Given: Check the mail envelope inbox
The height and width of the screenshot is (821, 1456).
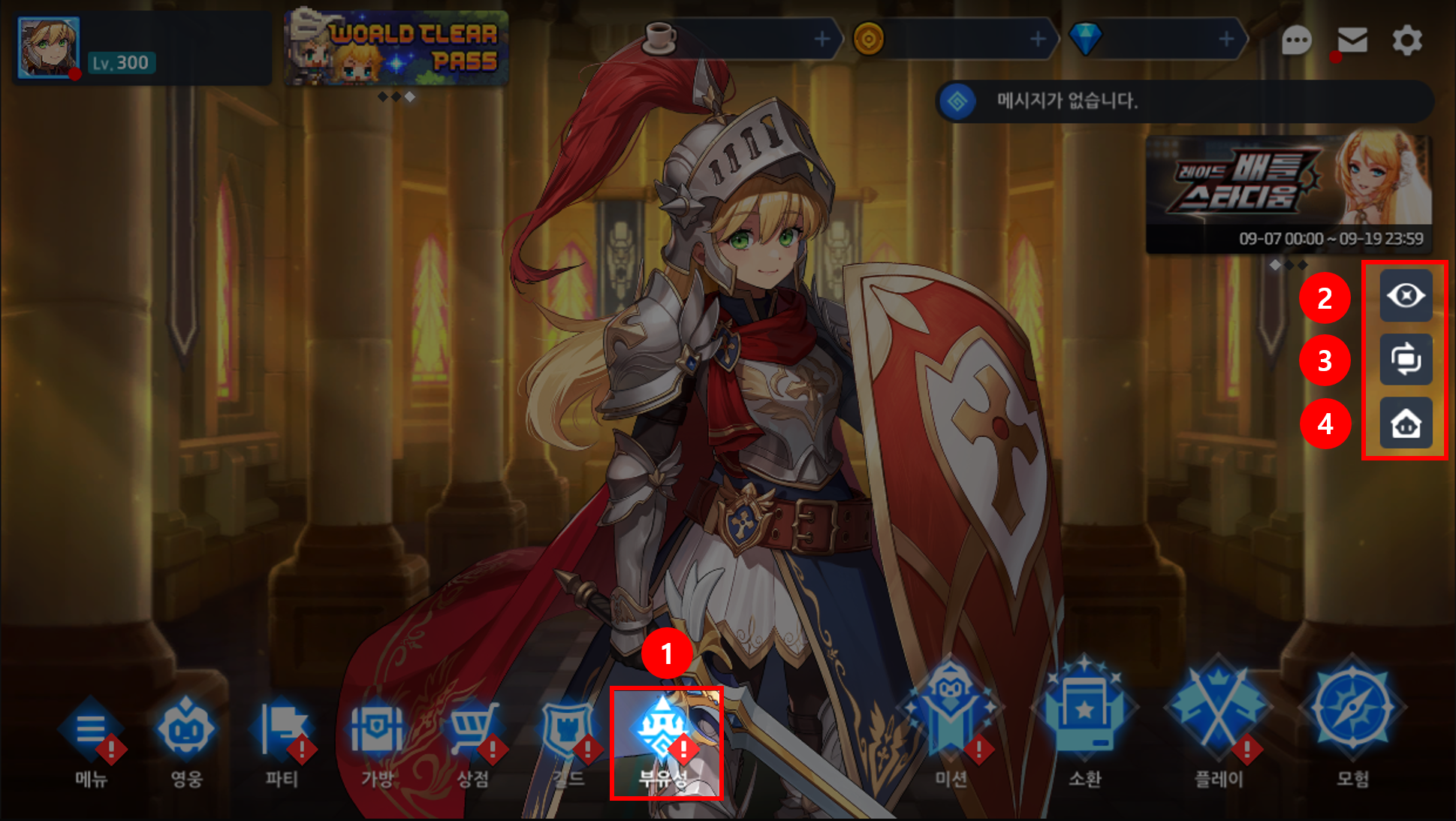Looking at the screenshot, I should pyautogui.click(x=1352, y=40).
